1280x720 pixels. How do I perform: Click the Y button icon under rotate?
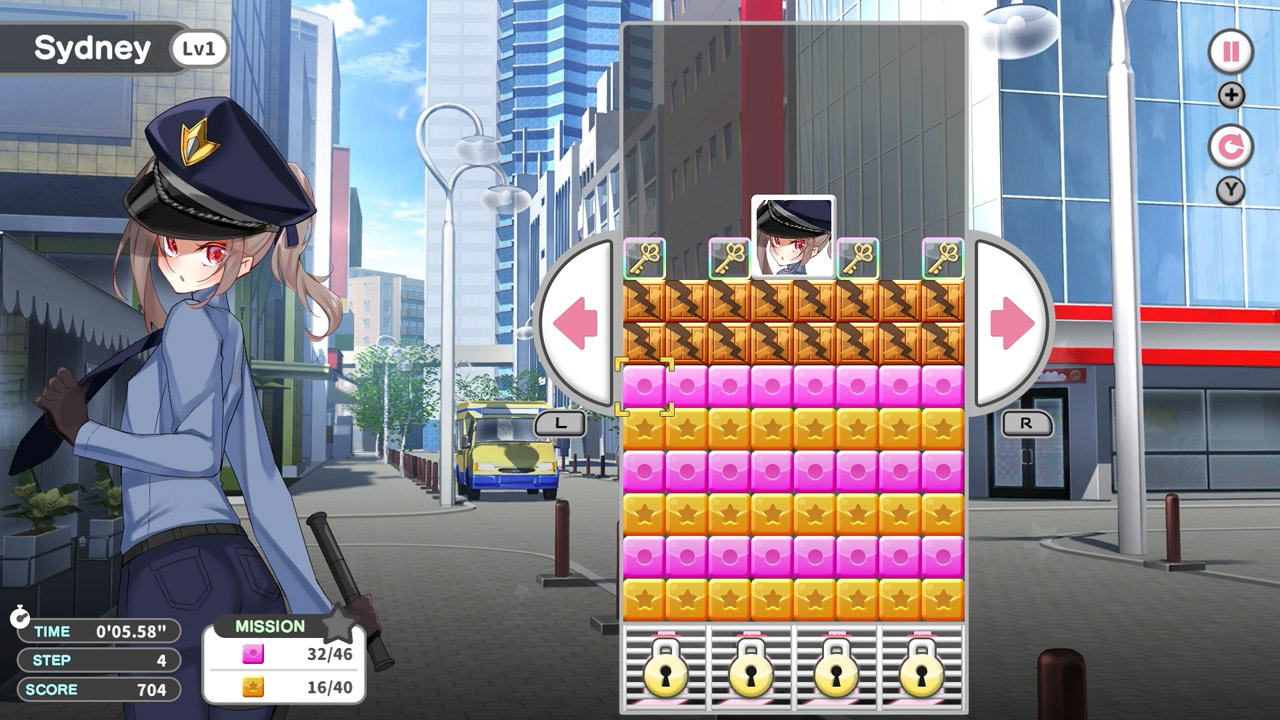coord(1230,190)
